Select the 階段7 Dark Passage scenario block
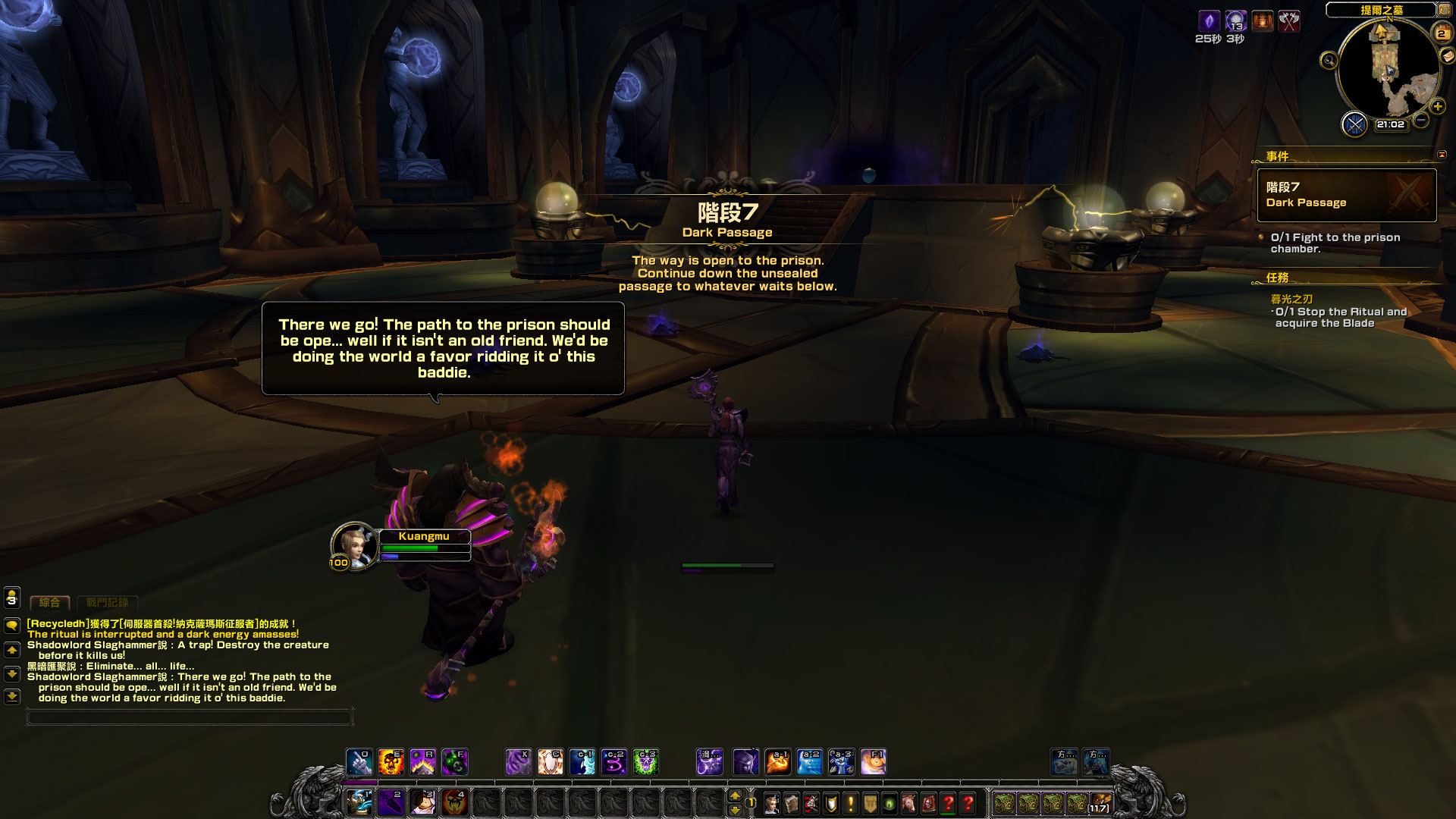The image size is (1456, 819). click(1346, 195)
